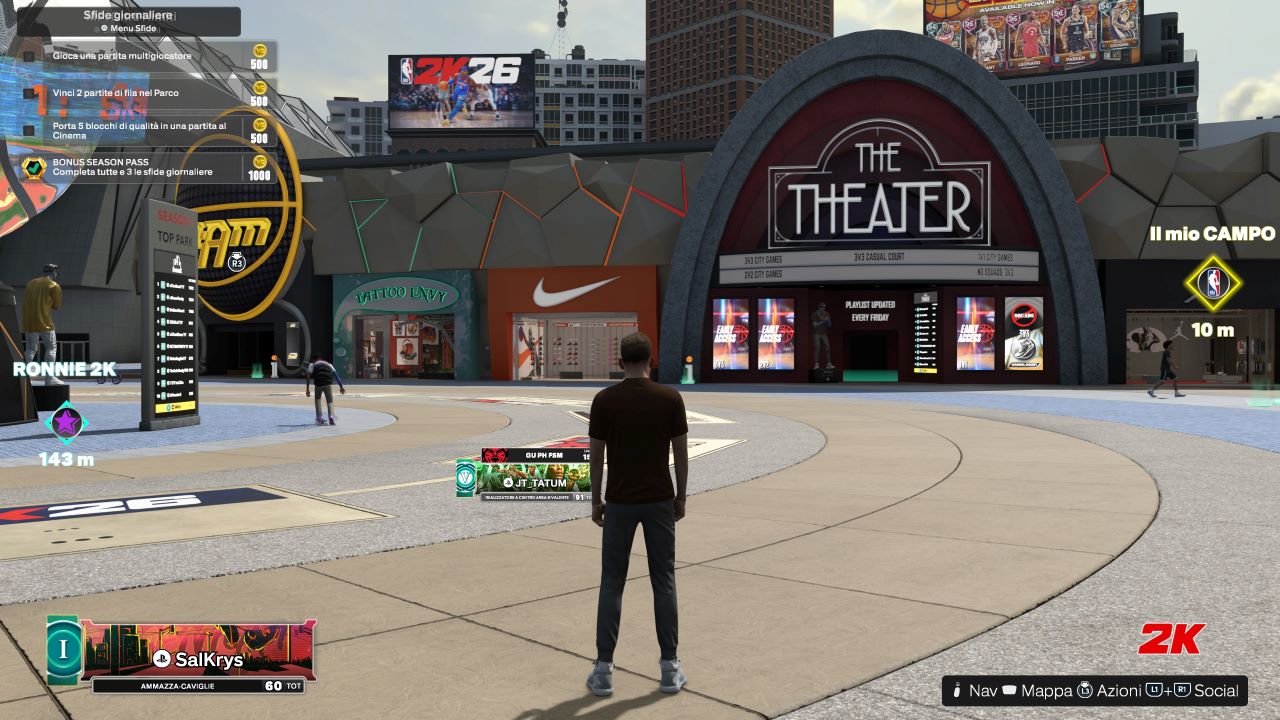
Task: Open the Bonus Season Pass challenge row
Action: (x=140, y=167)
